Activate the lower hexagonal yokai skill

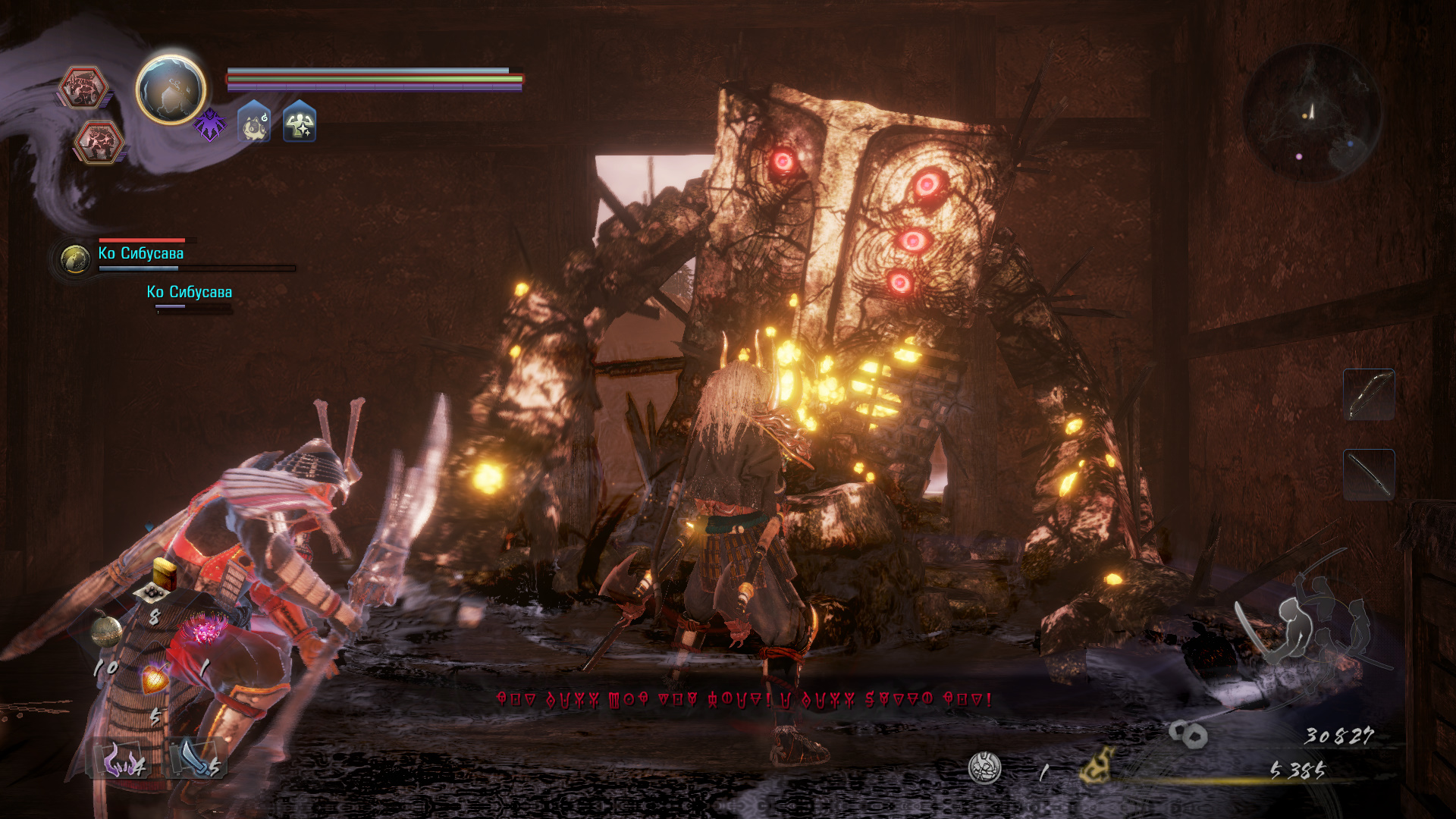tap(99, 142)
